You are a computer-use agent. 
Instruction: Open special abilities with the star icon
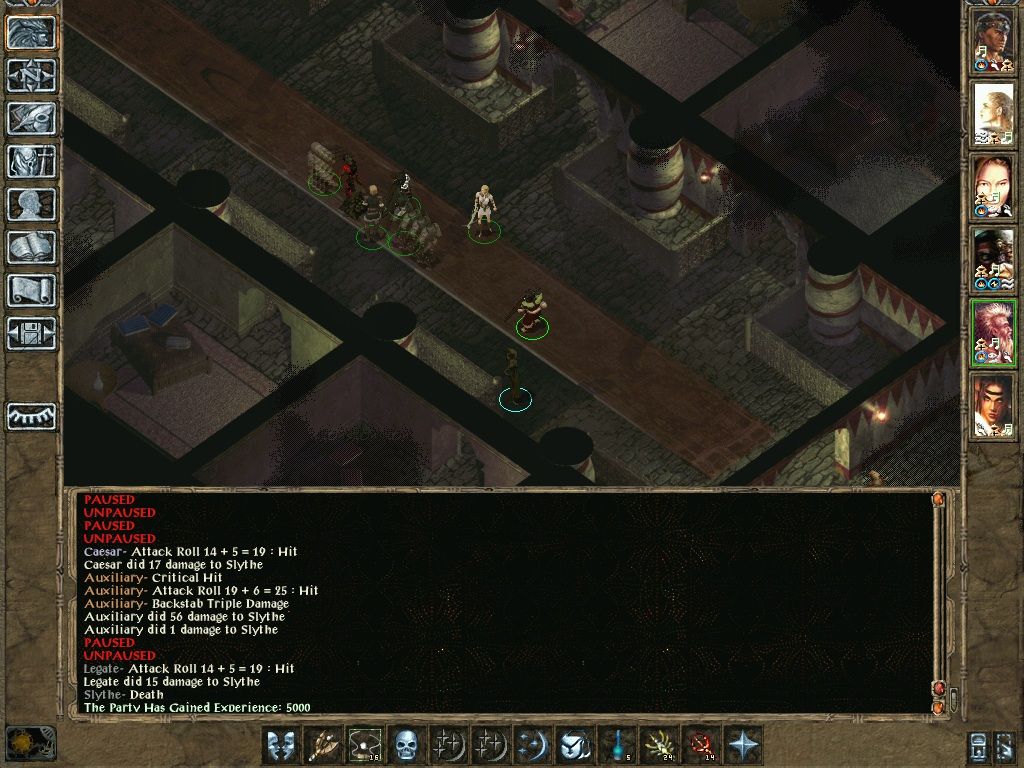(x=743, y=746)
